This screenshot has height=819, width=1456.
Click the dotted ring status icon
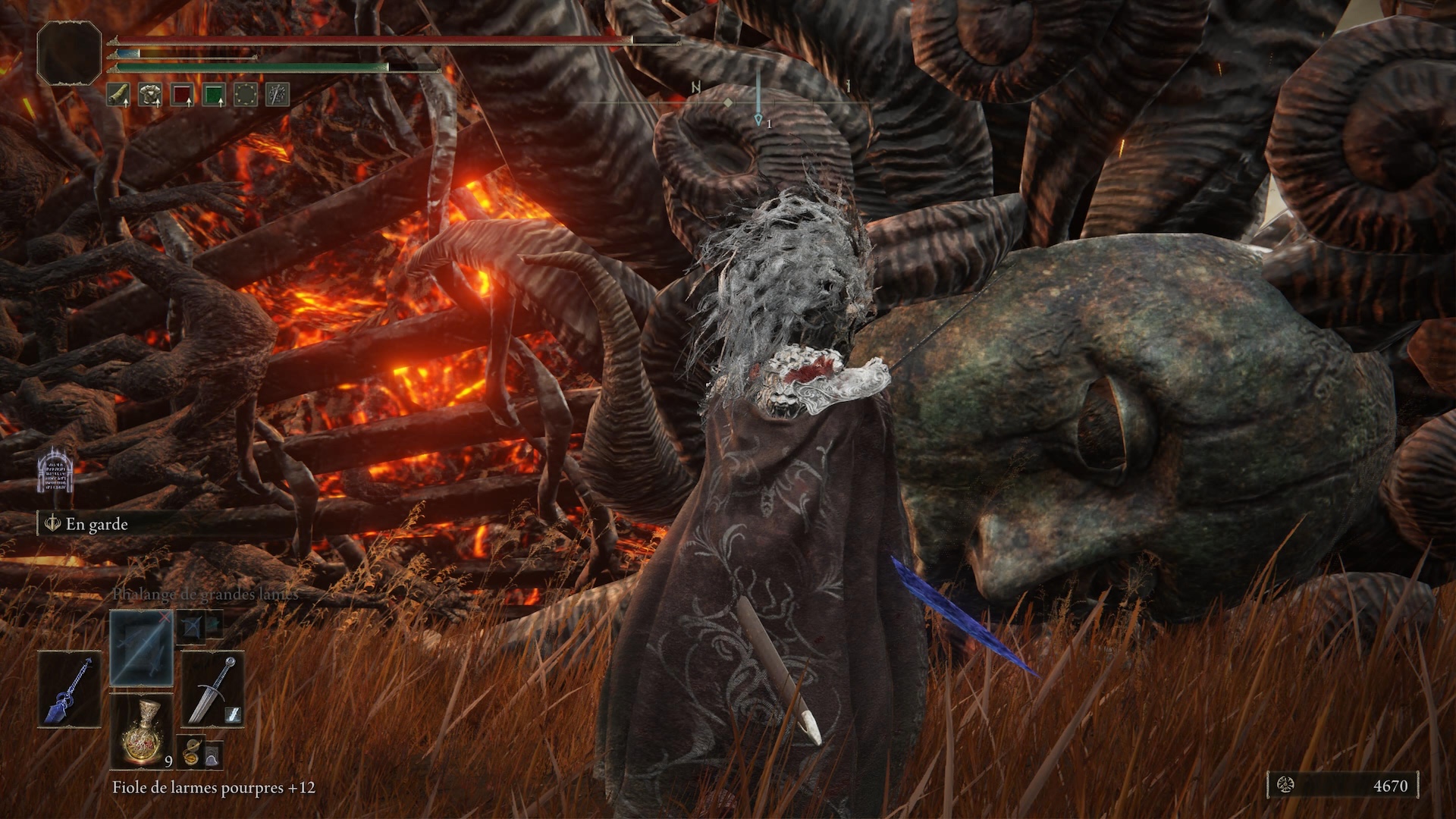(246, 95)
